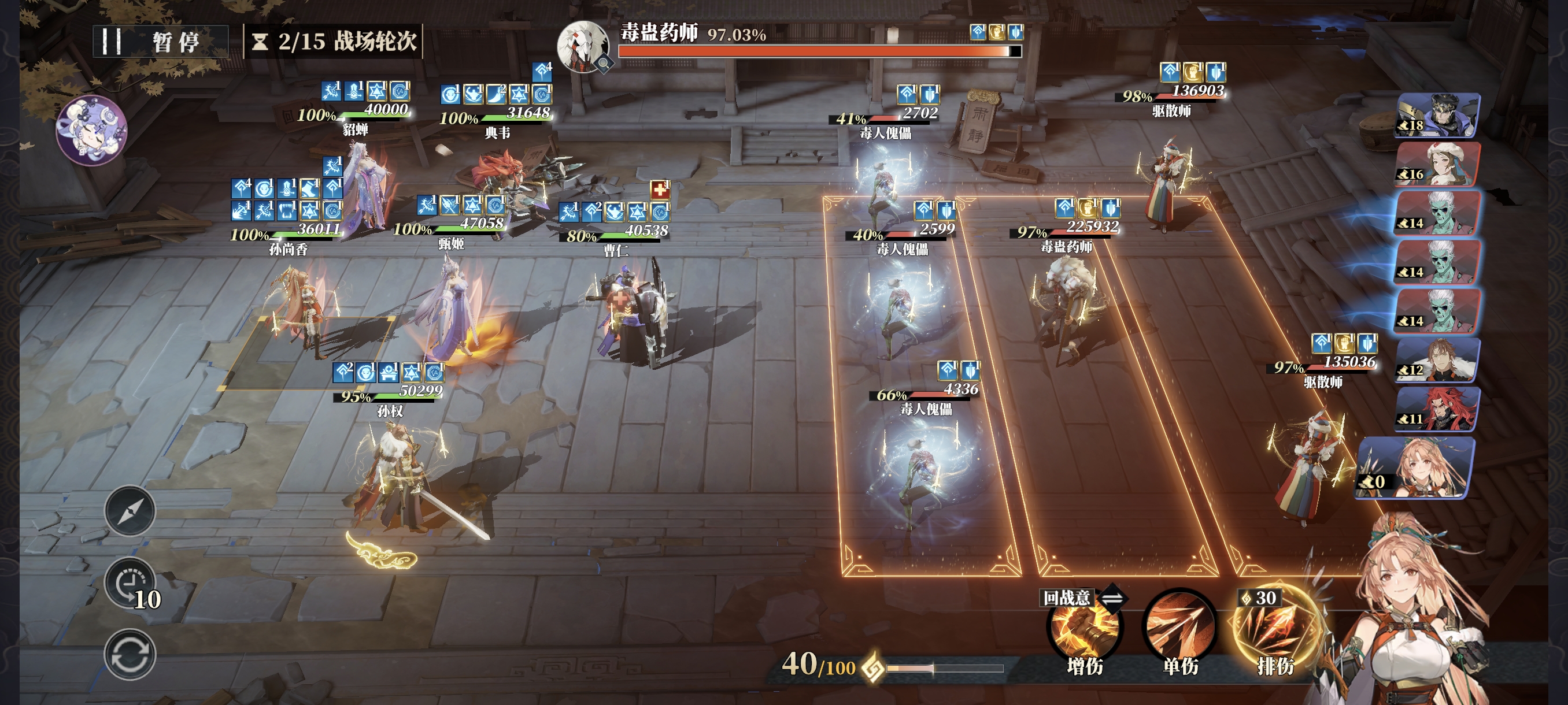
Task: Inspect the 毒蛊药师 boss portrait
Action: point(583,47)
